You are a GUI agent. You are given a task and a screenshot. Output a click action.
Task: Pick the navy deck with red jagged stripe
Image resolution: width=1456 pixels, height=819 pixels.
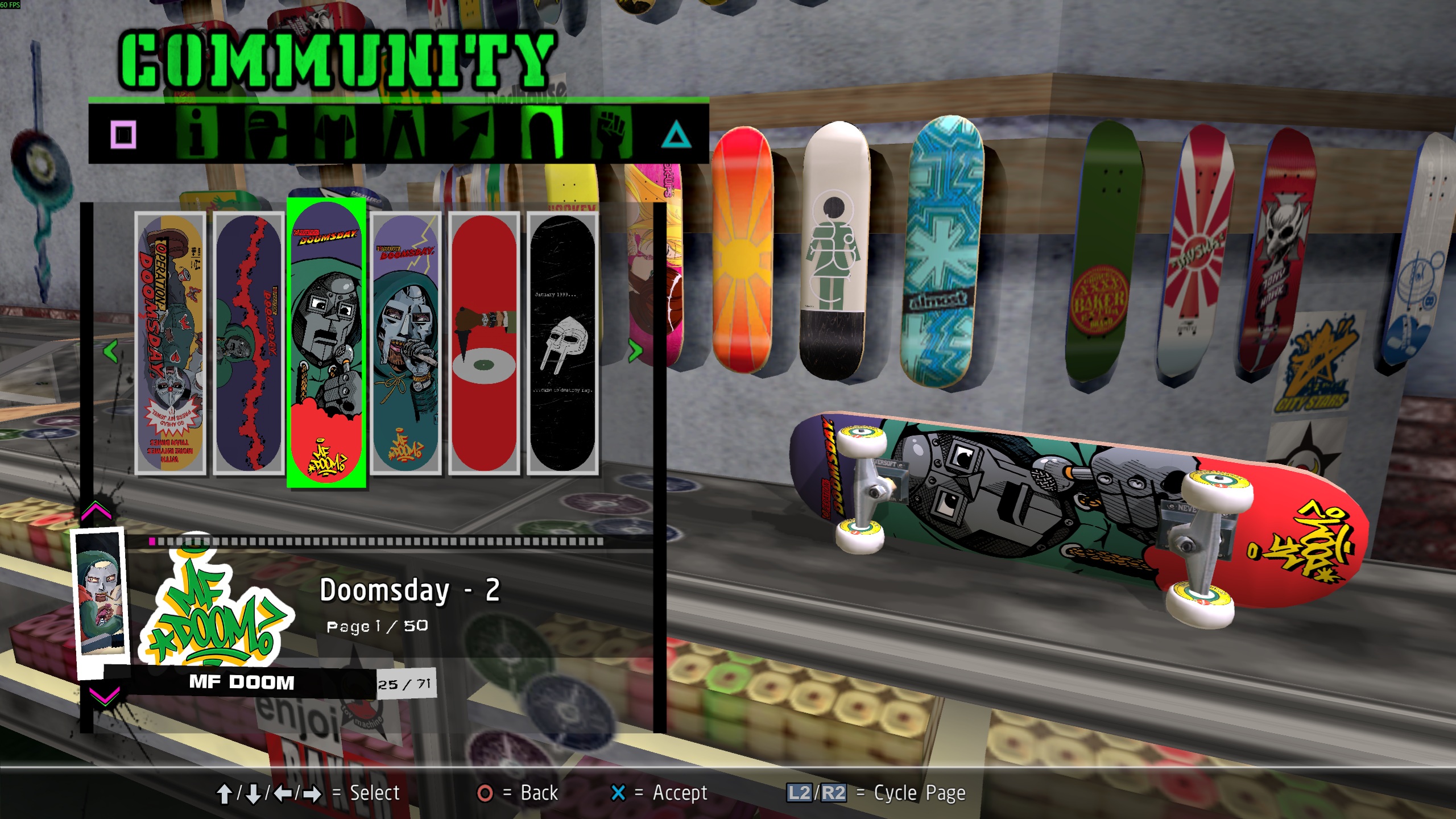pyautogui.click(x=249, y=343)
